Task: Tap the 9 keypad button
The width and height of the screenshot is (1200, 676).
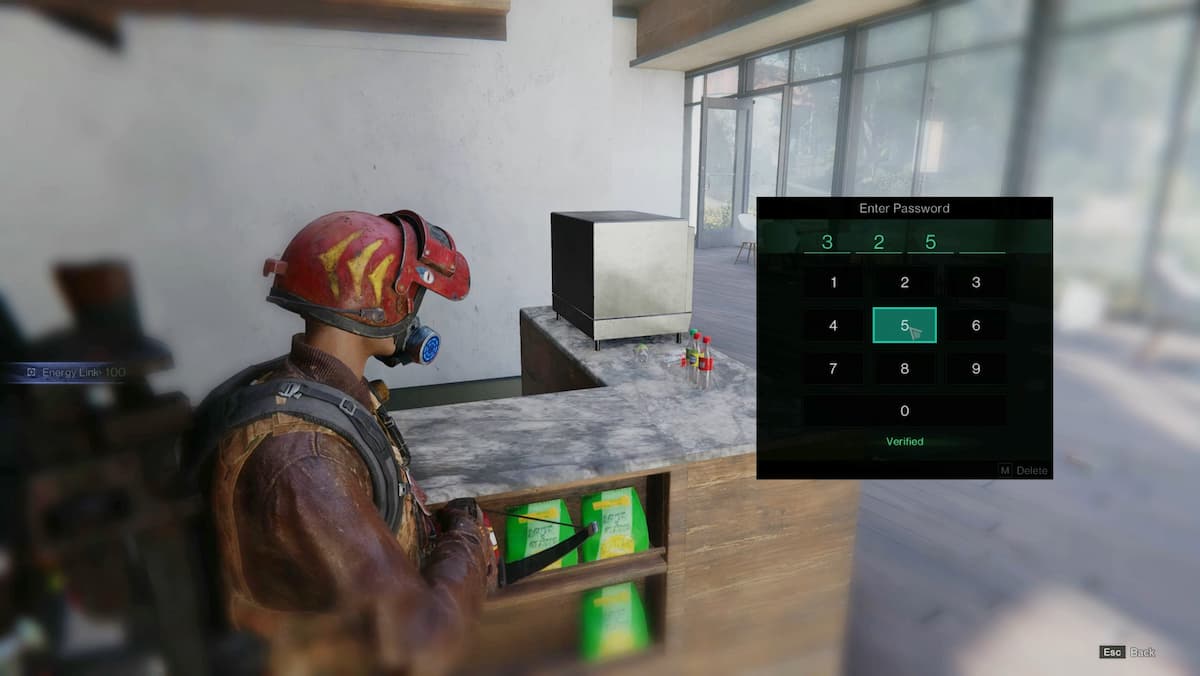Action: pos(976,368)
